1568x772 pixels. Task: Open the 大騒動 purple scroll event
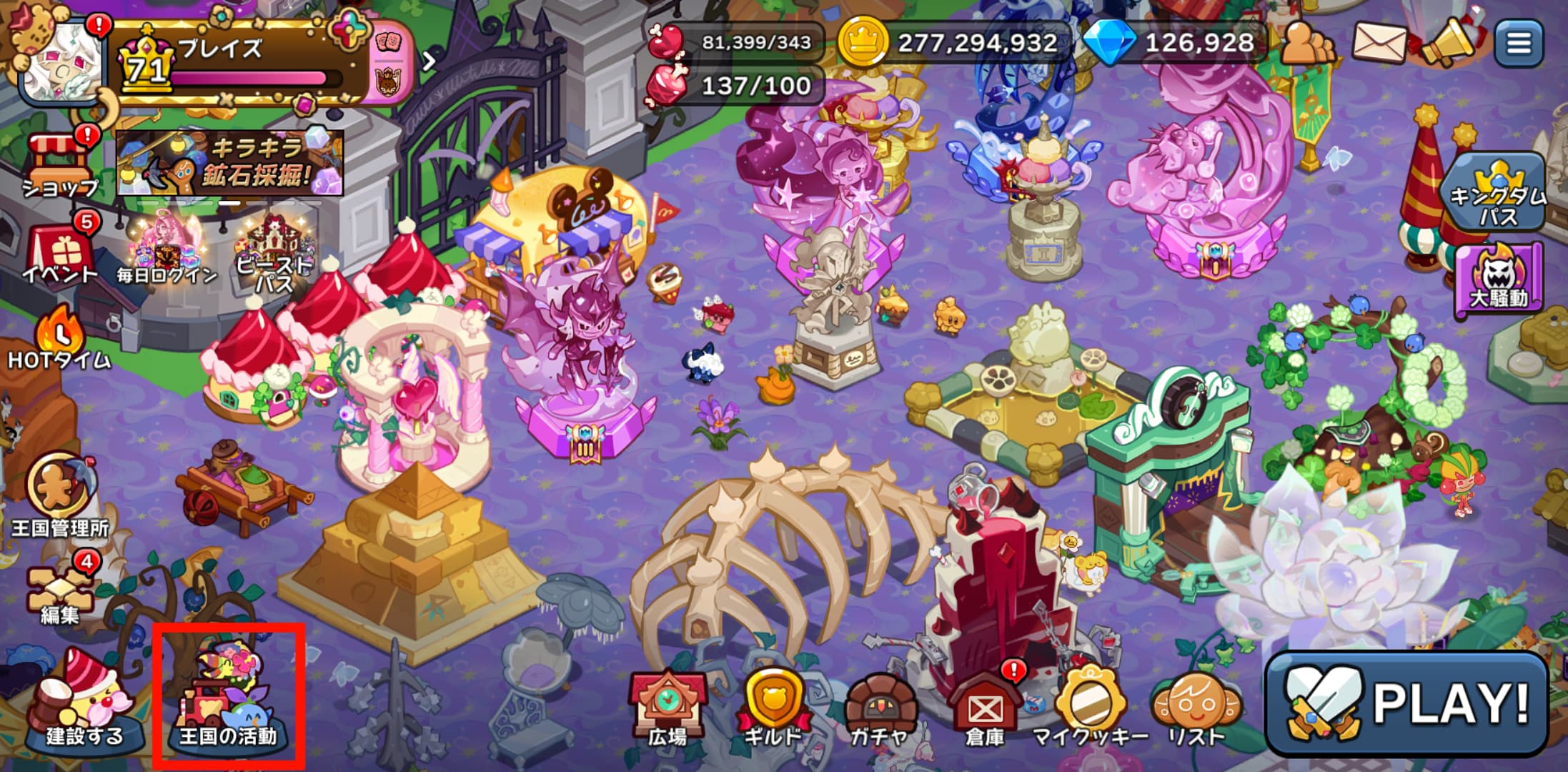[x=1498, y=280]
